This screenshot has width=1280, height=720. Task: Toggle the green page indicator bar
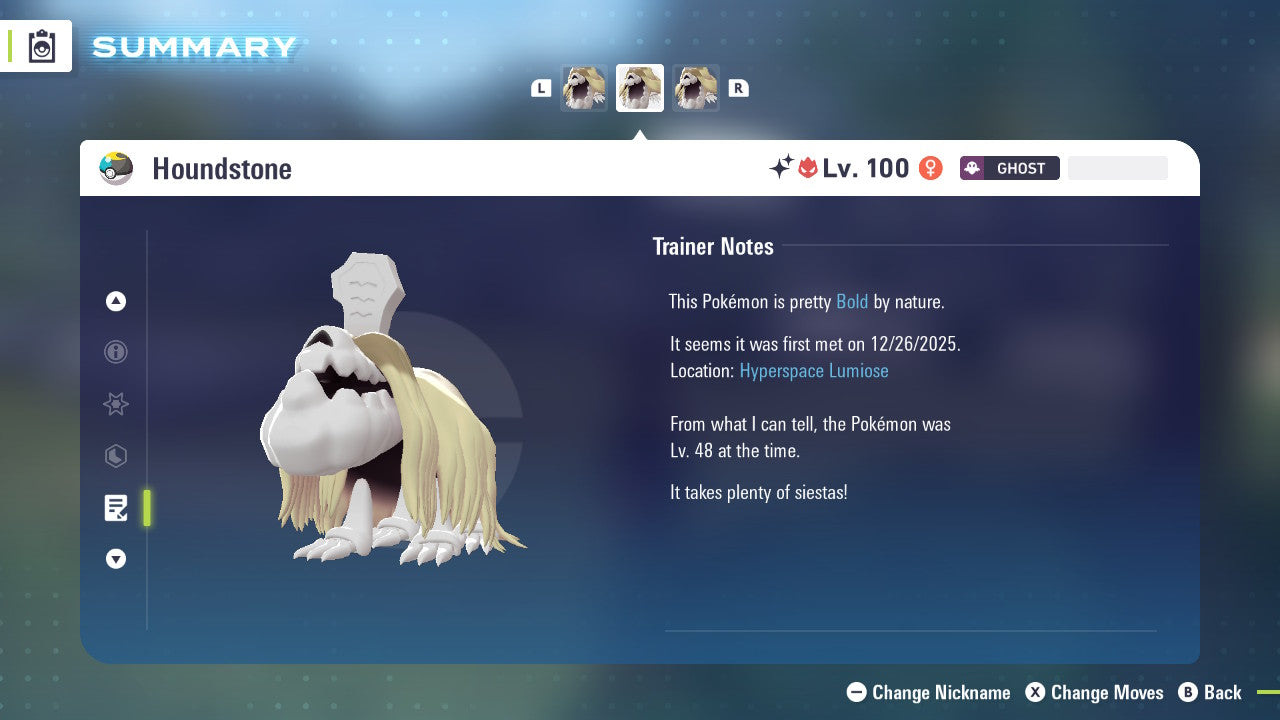click(146, 507)
